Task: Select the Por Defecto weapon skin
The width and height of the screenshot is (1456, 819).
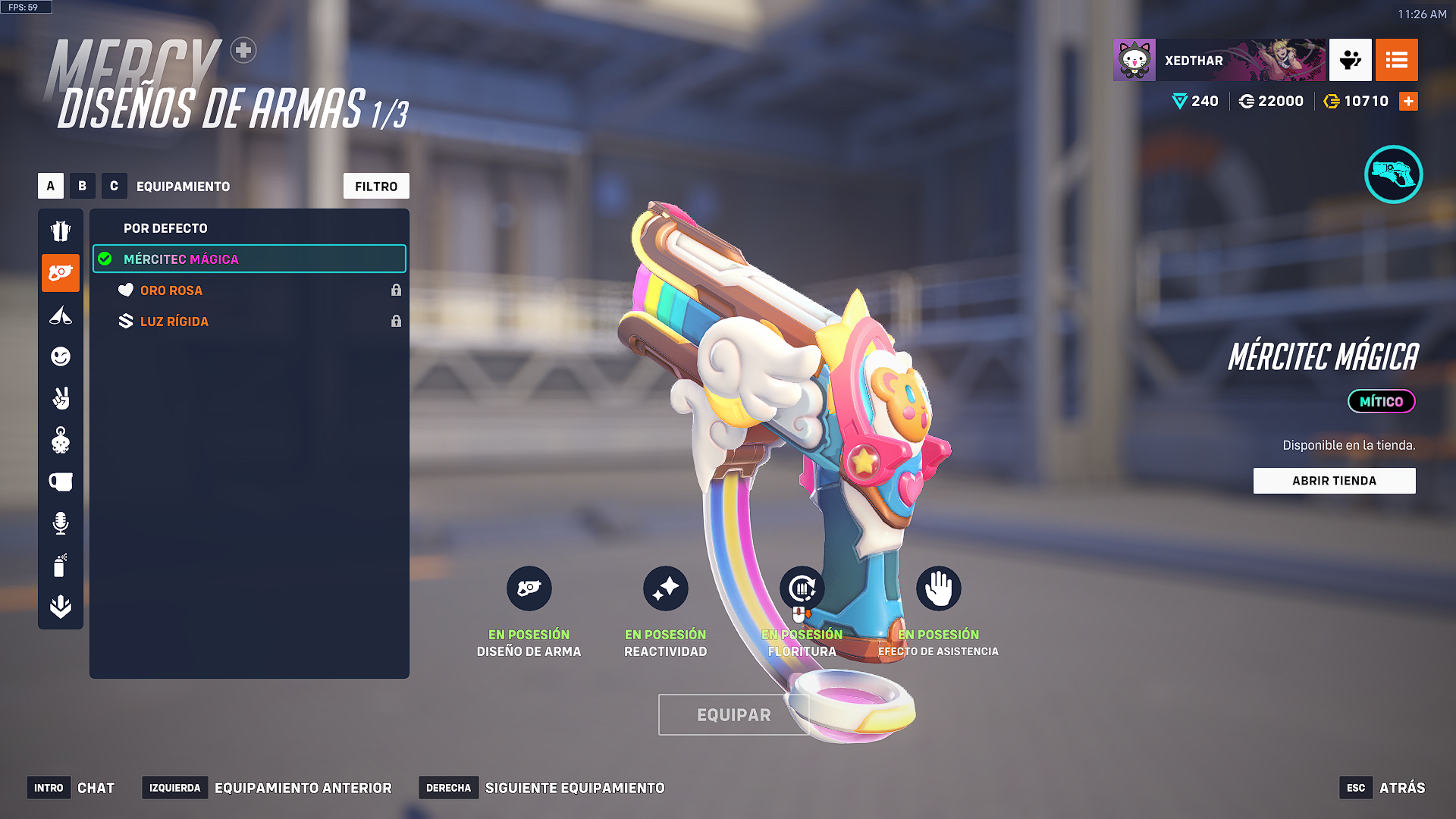Action: tap(165, 228)
